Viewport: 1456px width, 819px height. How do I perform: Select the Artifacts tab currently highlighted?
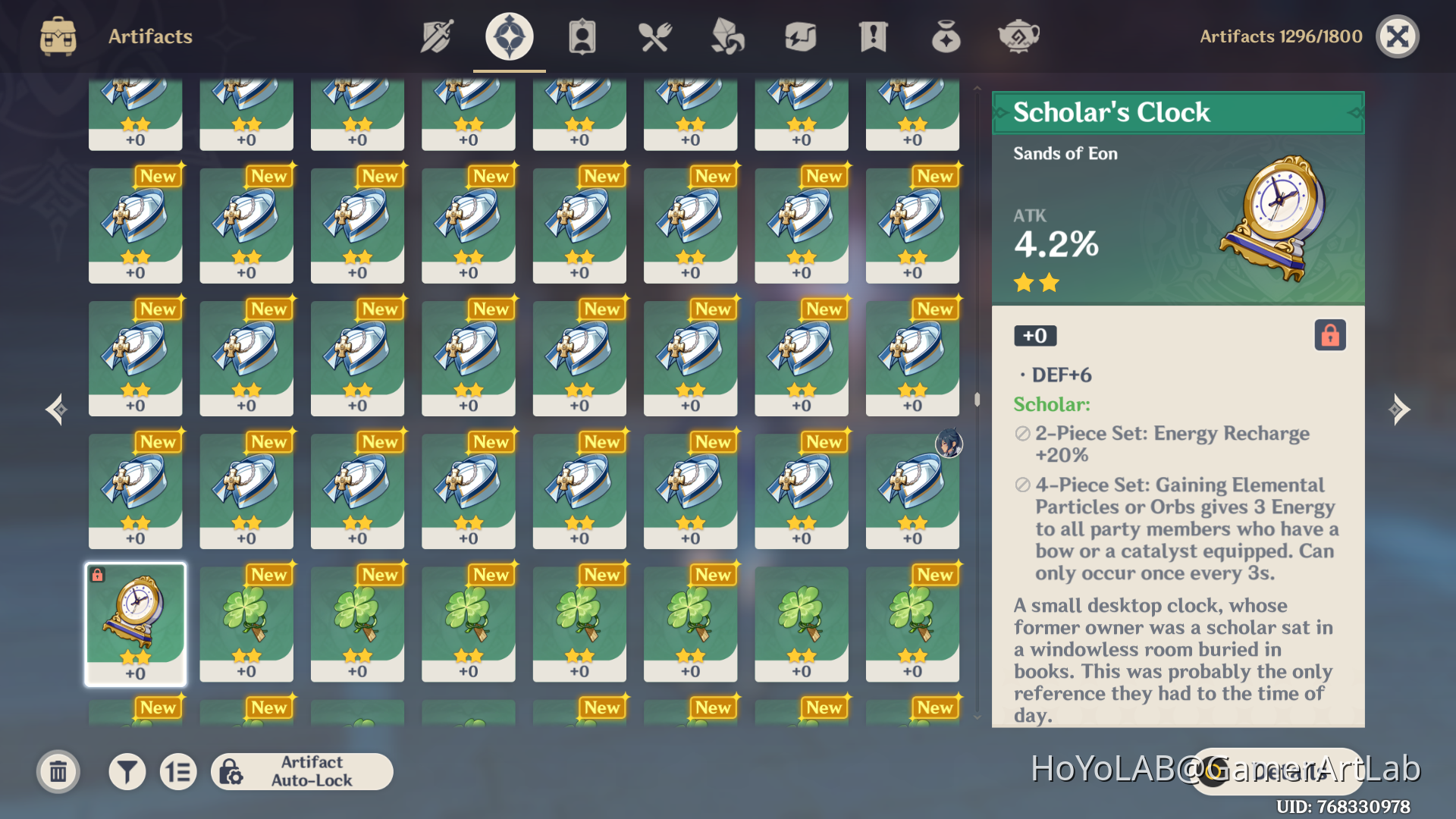click(x=508, y=36)
